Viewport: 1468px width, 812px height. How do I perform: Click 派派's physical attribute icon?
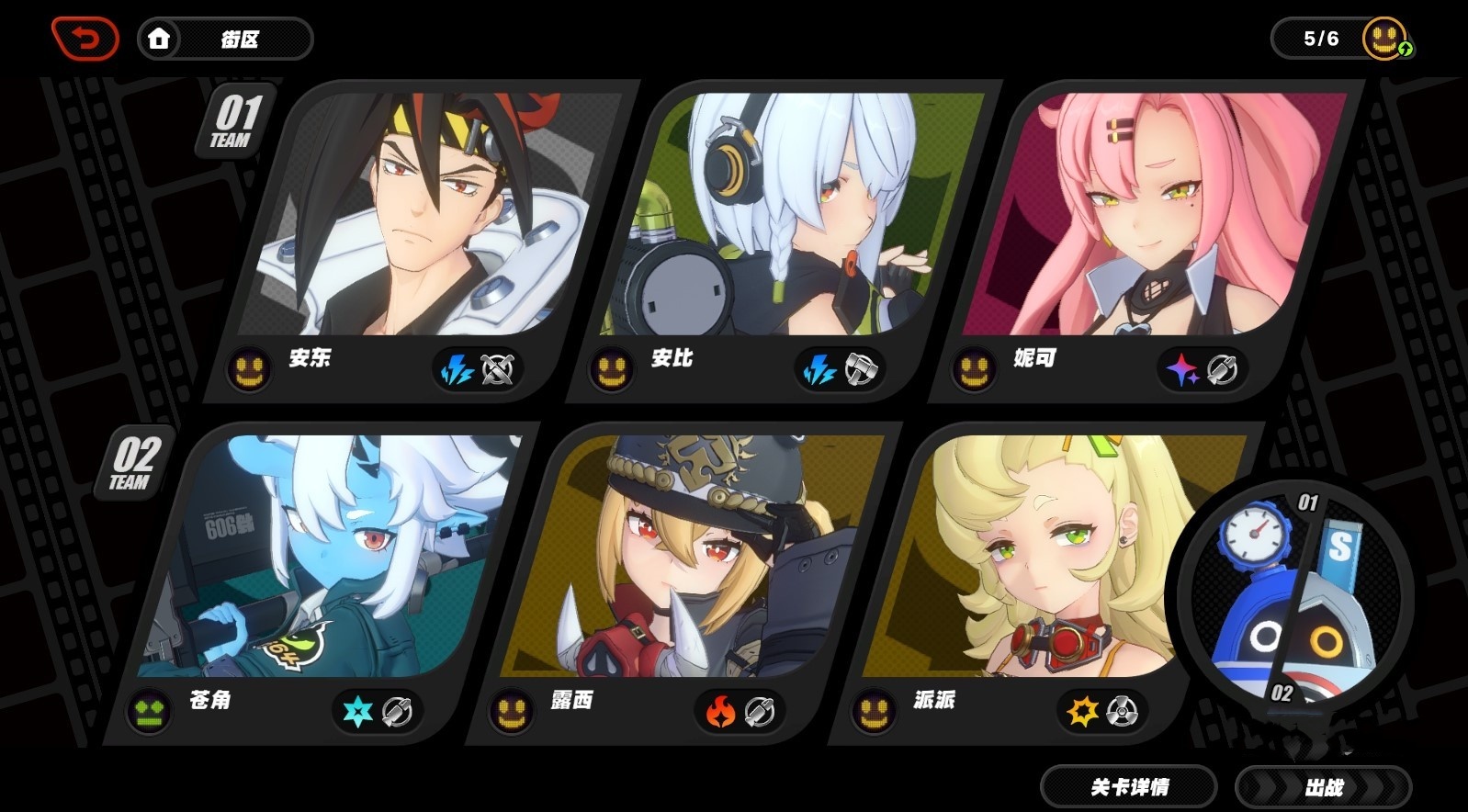pyautogui.click(x=1081, y=712)
